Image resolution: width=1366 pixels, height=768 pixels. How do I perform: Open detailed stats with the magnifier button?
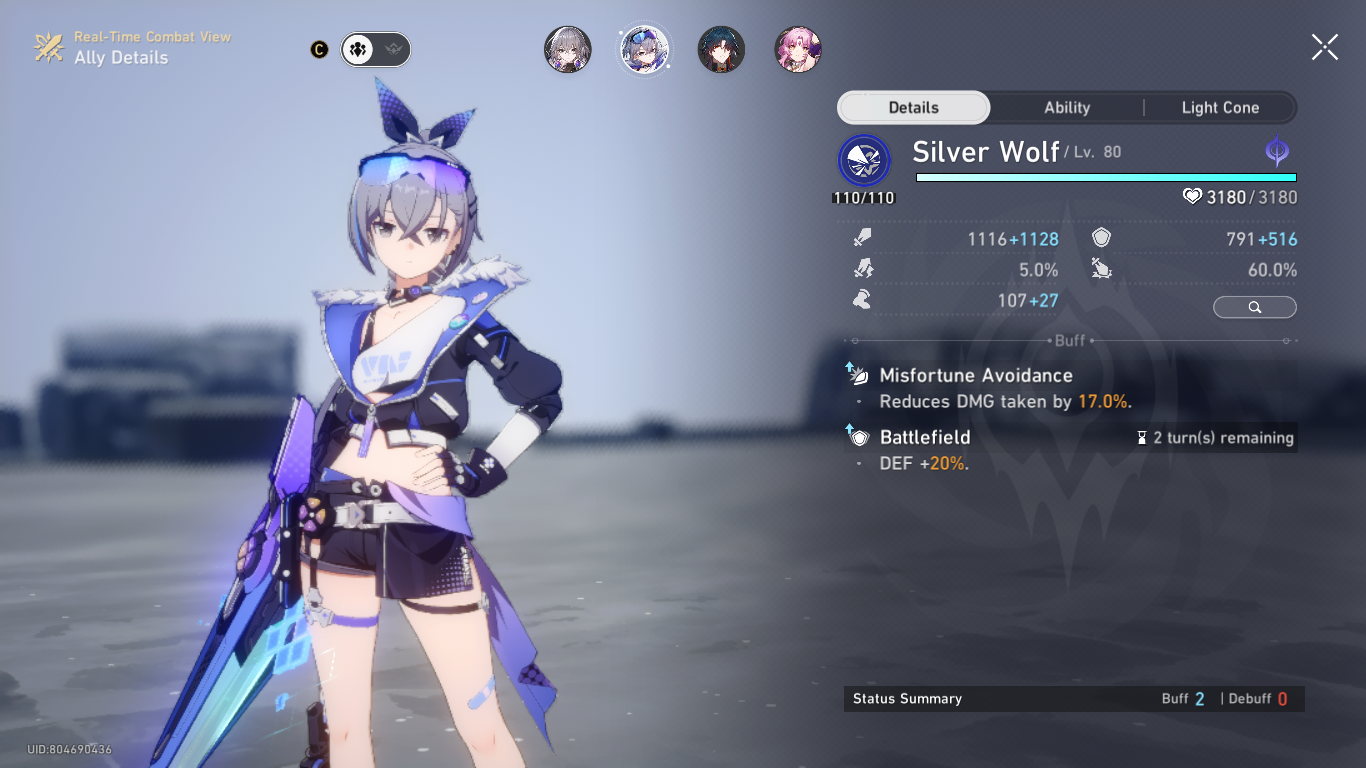pos(1254,307)
